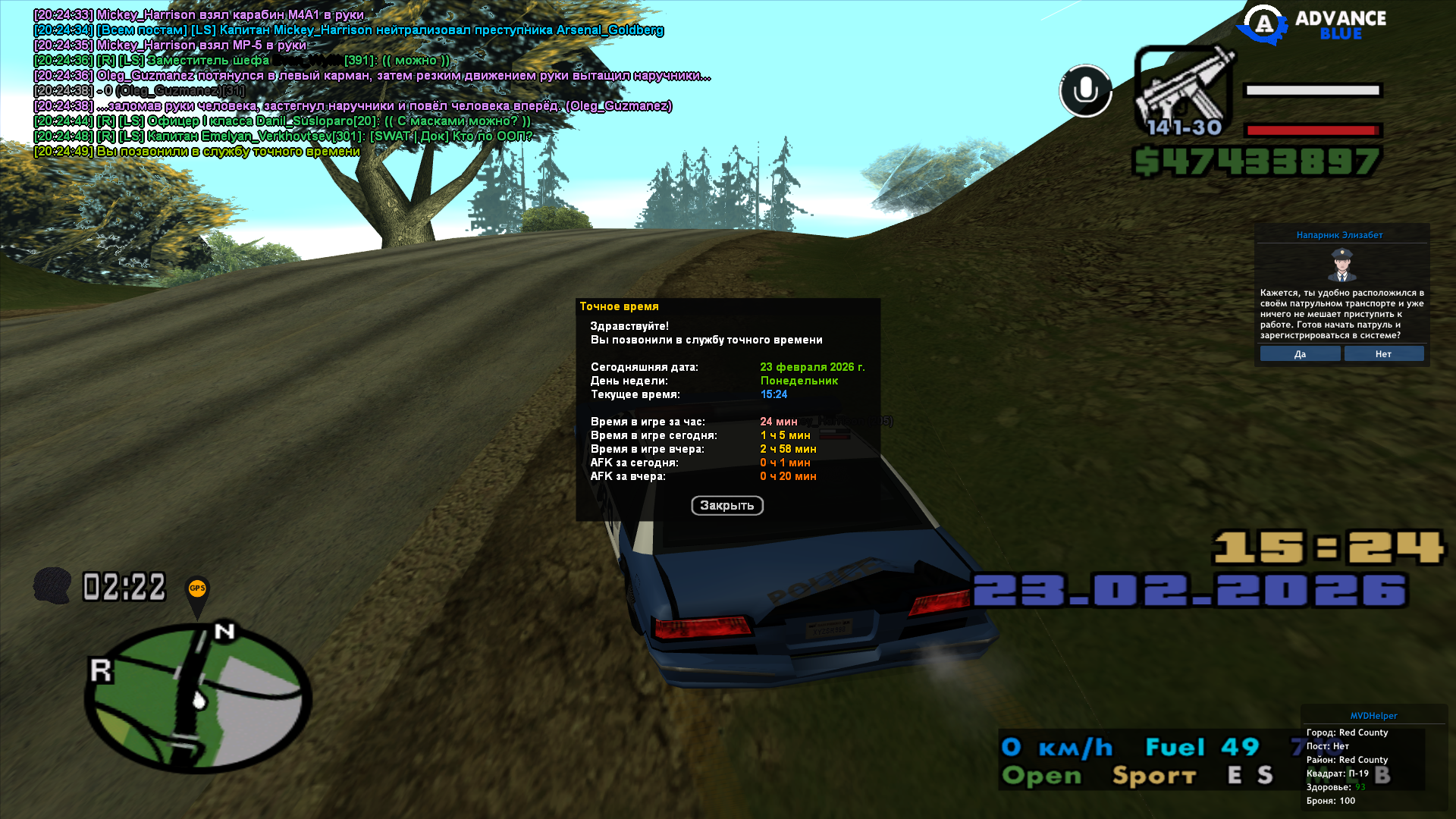The width and height of the screenshot is (1456, 819).
Task: Decline the partner's patrol offer with Нет
Action: 1383,354
